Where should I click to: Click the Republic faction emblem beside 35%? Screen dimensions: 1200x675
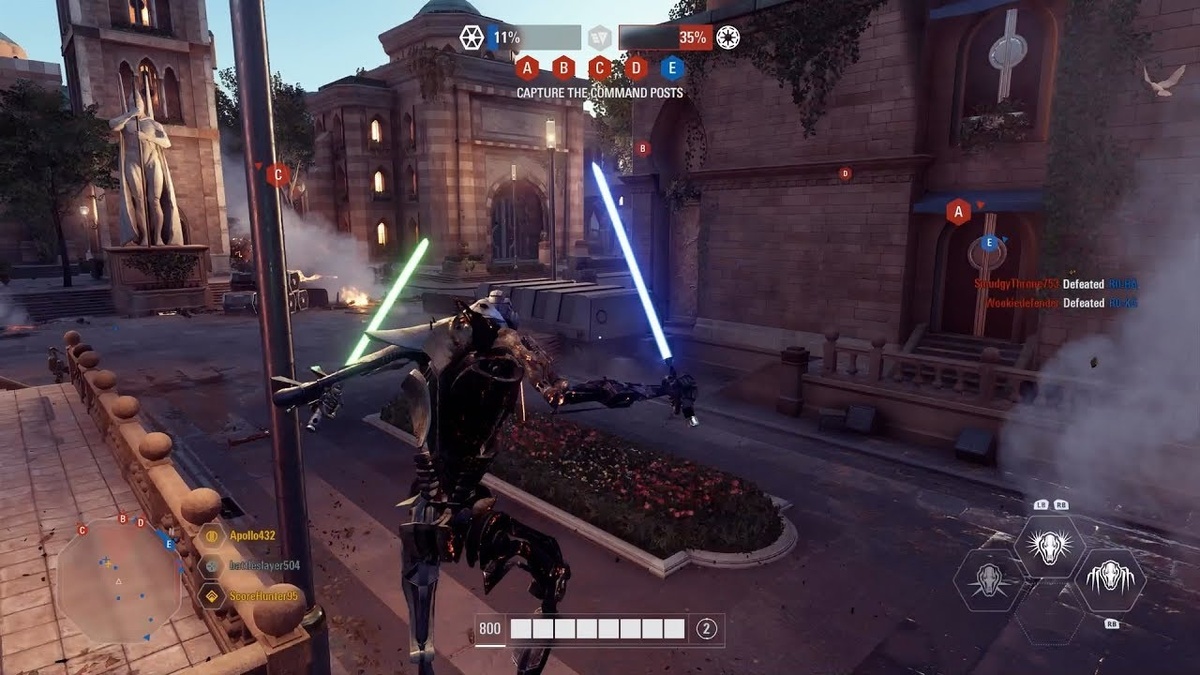tap(728, 38)
